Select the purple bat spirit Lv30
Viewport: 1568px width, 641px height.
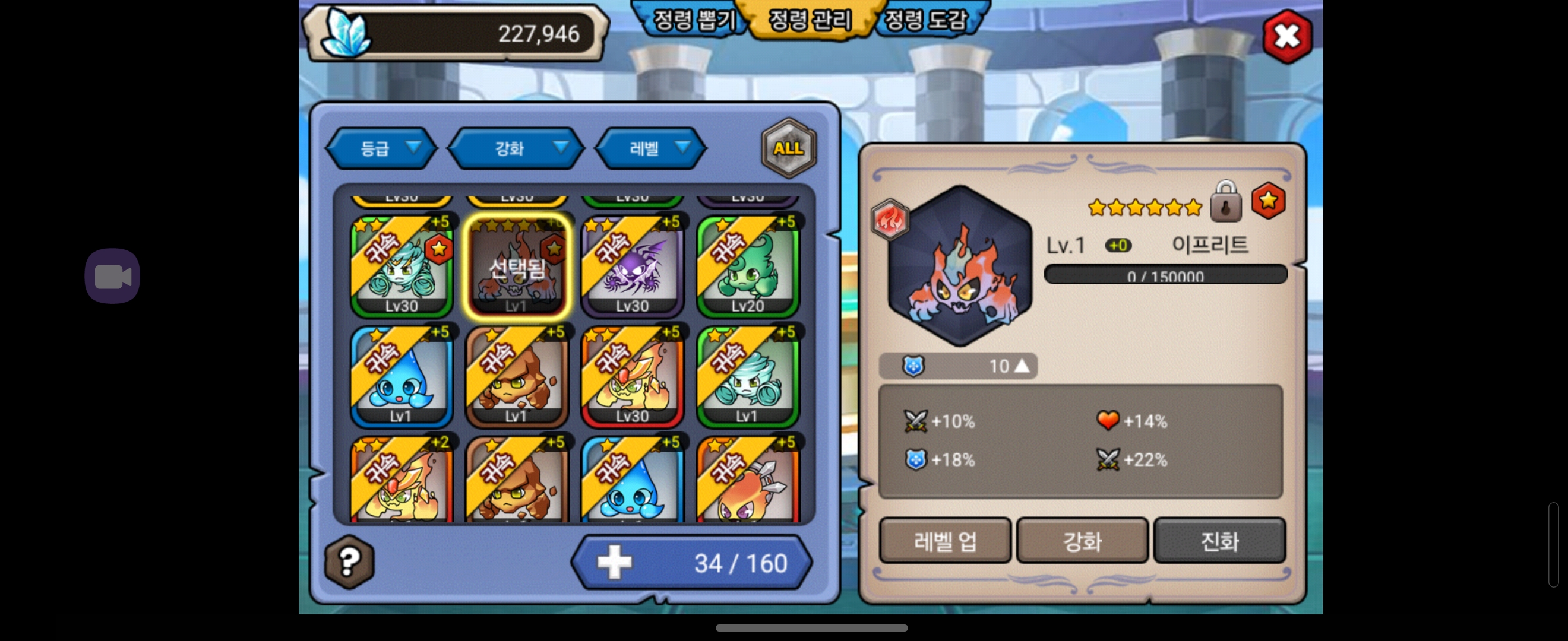tap(632, 266)
